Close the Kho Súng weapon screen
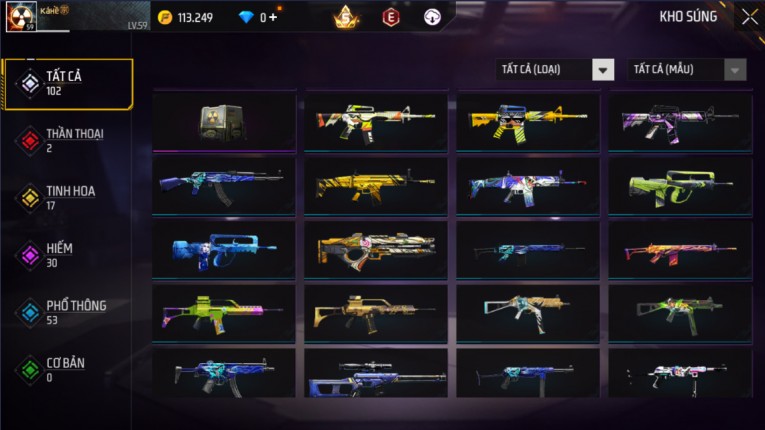 (749, 16)
